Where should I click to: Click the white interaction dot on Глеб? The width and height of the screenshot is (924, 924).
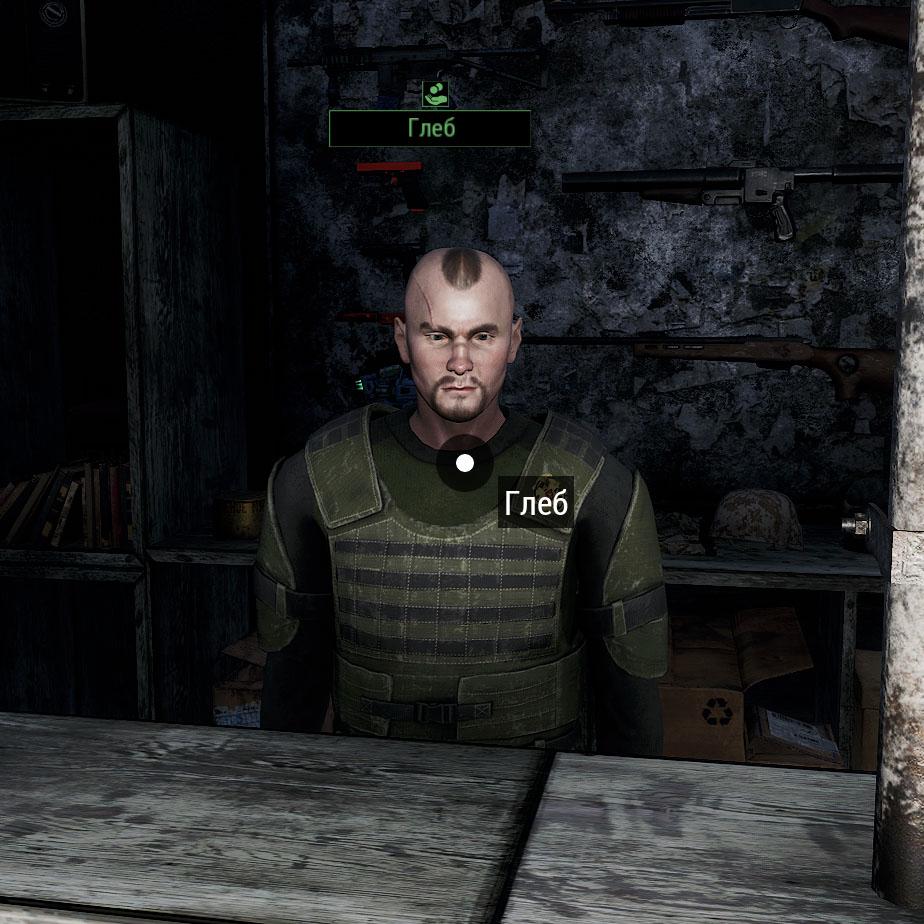coord(465,463)
